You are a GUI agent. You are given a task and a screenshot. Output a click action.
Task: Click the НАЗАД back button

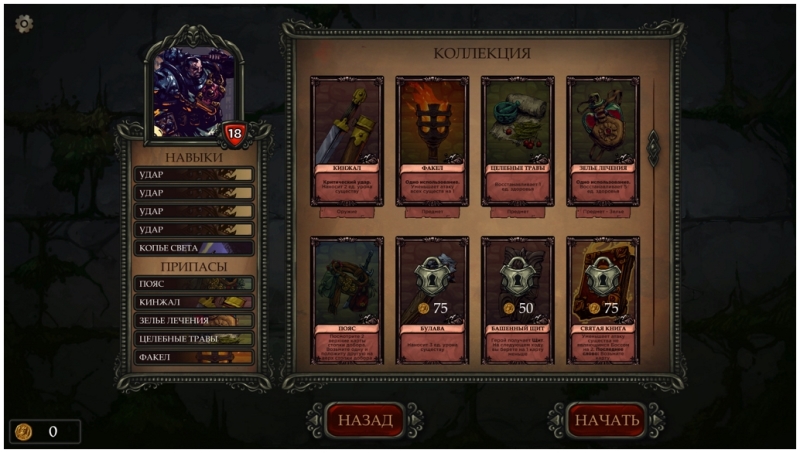(x=364, y=420)
